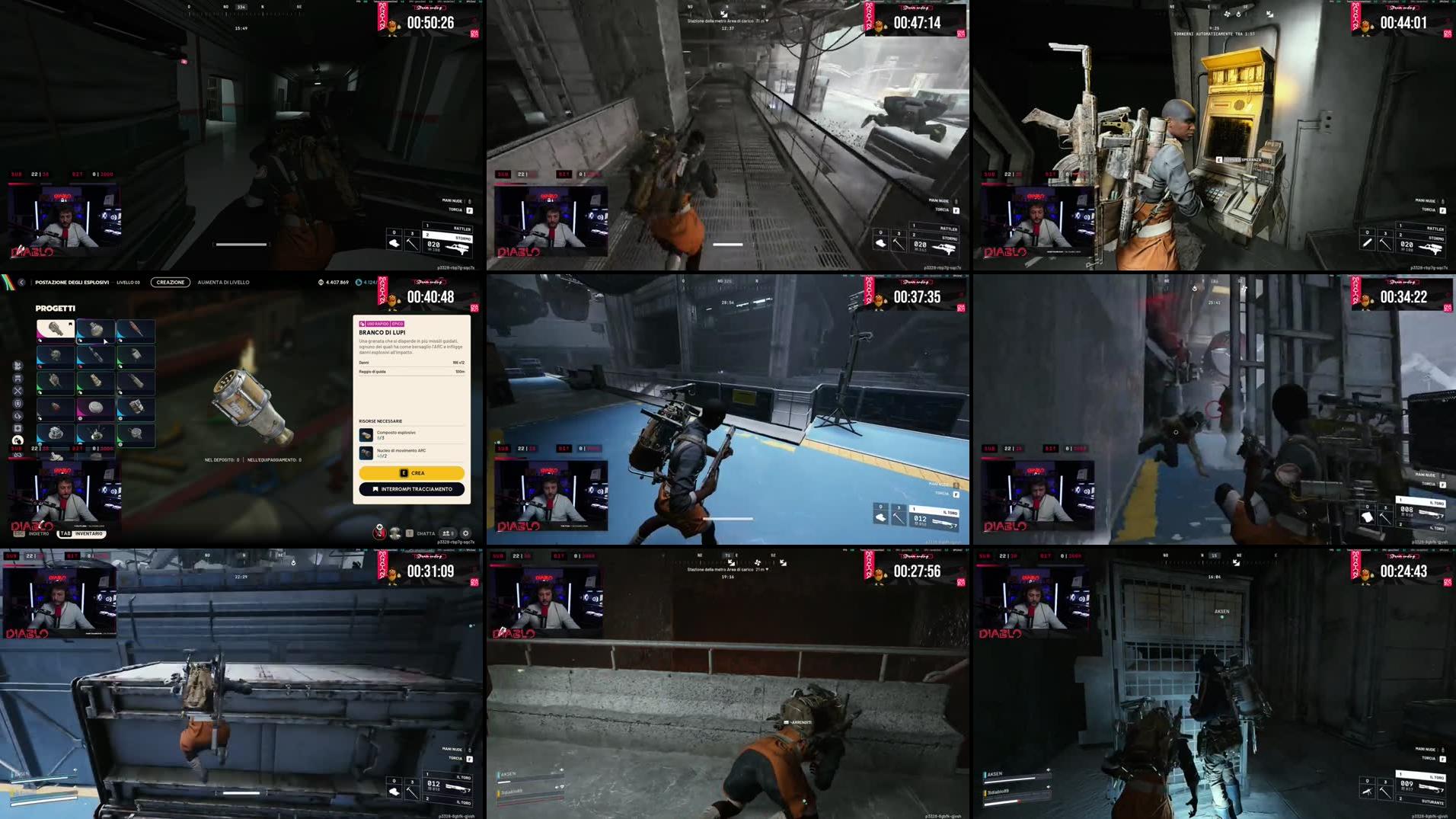Select the crossed-tools category icon in the left sidebar
1456x819 pixels.
click(x=17, y=392)
